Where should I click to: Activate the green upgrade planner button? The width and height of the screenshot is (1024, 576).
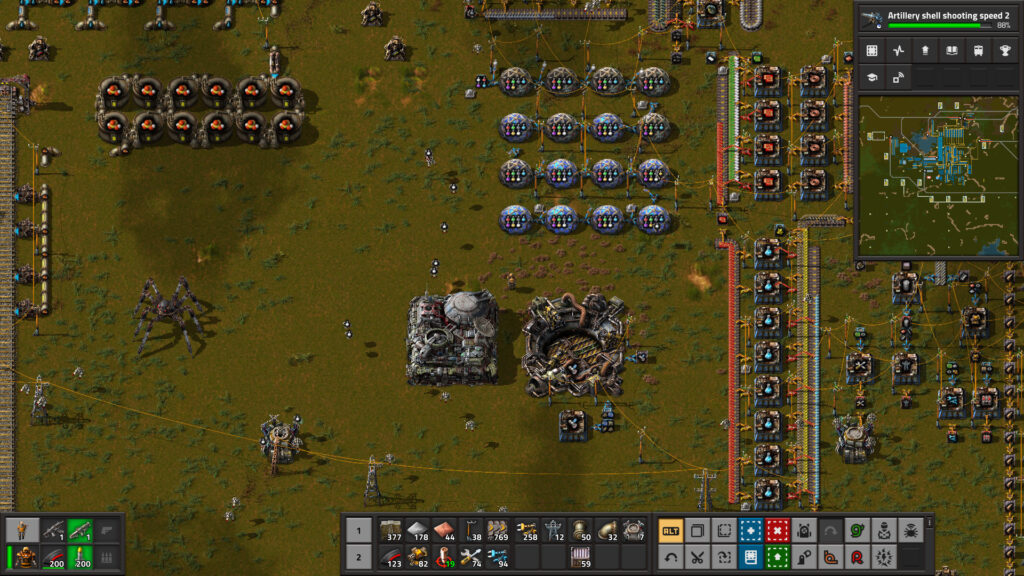pos(777,557)
